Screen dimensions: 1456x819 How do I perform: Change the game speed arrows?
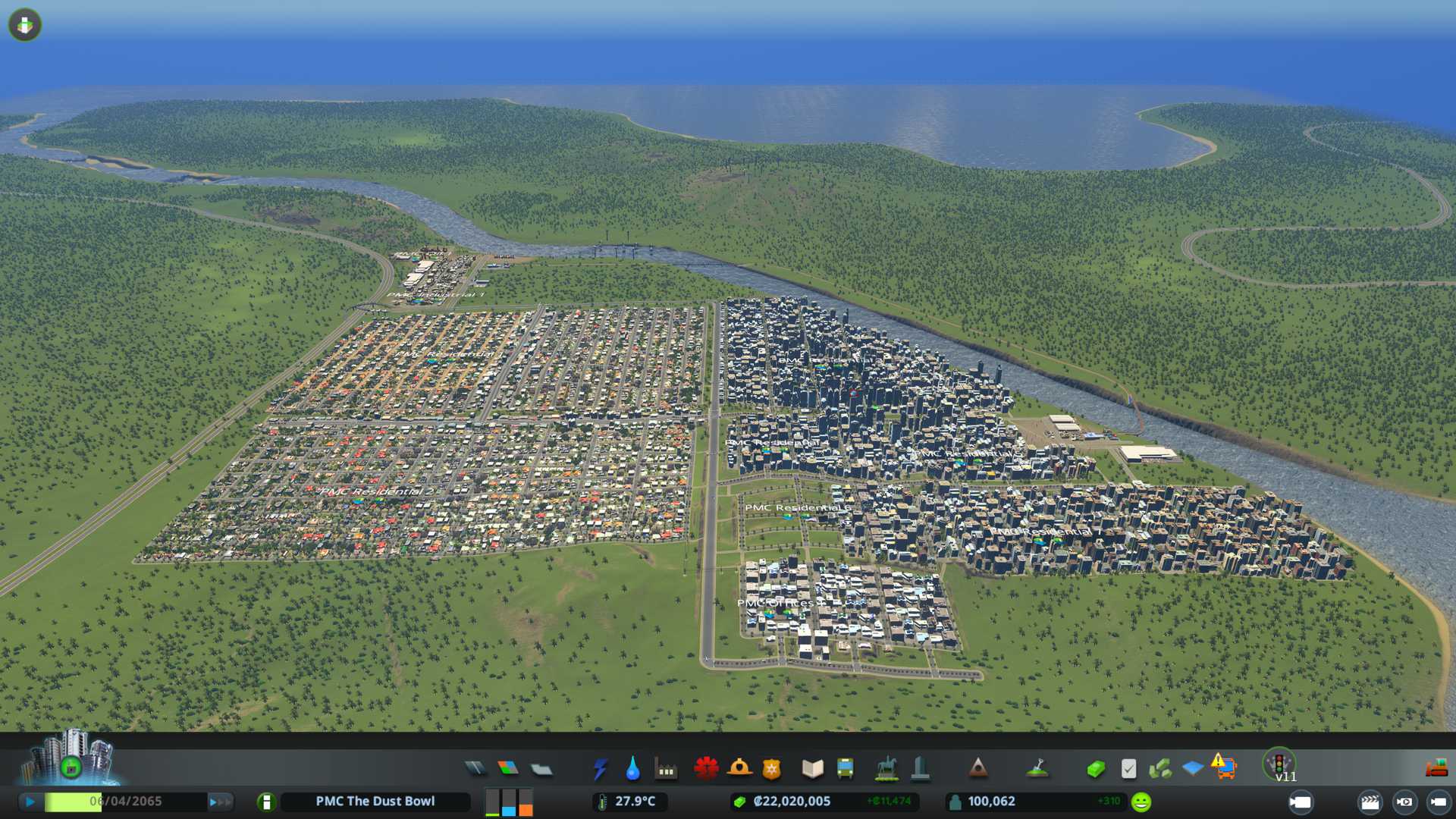[220, 802]
